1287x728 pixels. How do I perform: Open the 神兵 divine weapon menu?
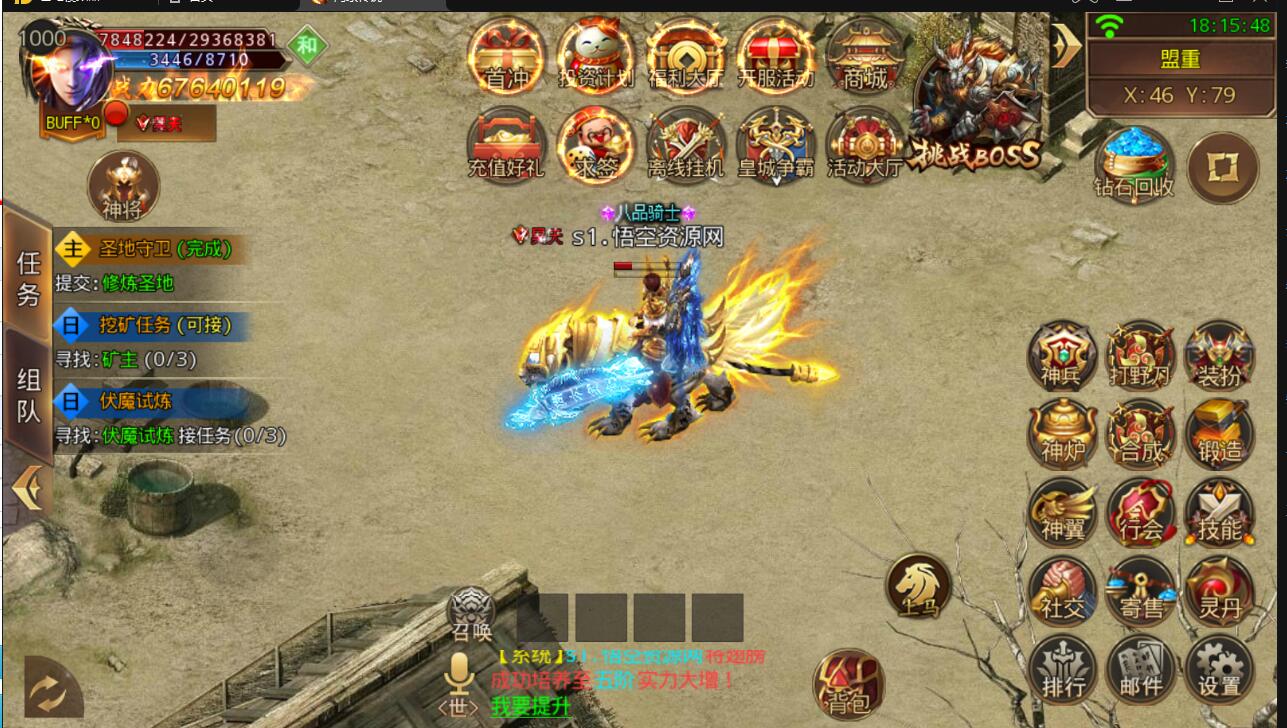coord(1062,357)
